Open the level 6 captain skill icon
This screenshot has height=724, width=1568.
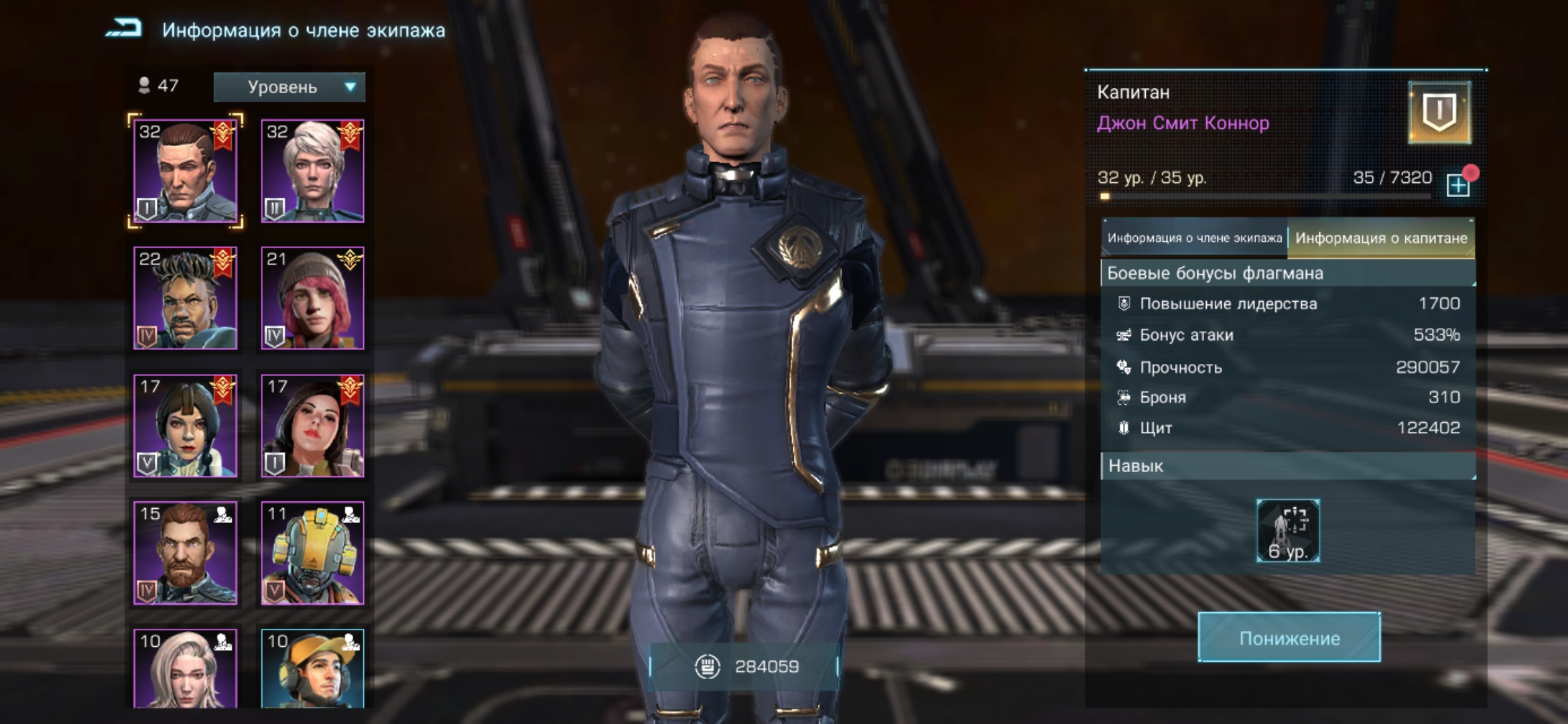coord(1288,531)
